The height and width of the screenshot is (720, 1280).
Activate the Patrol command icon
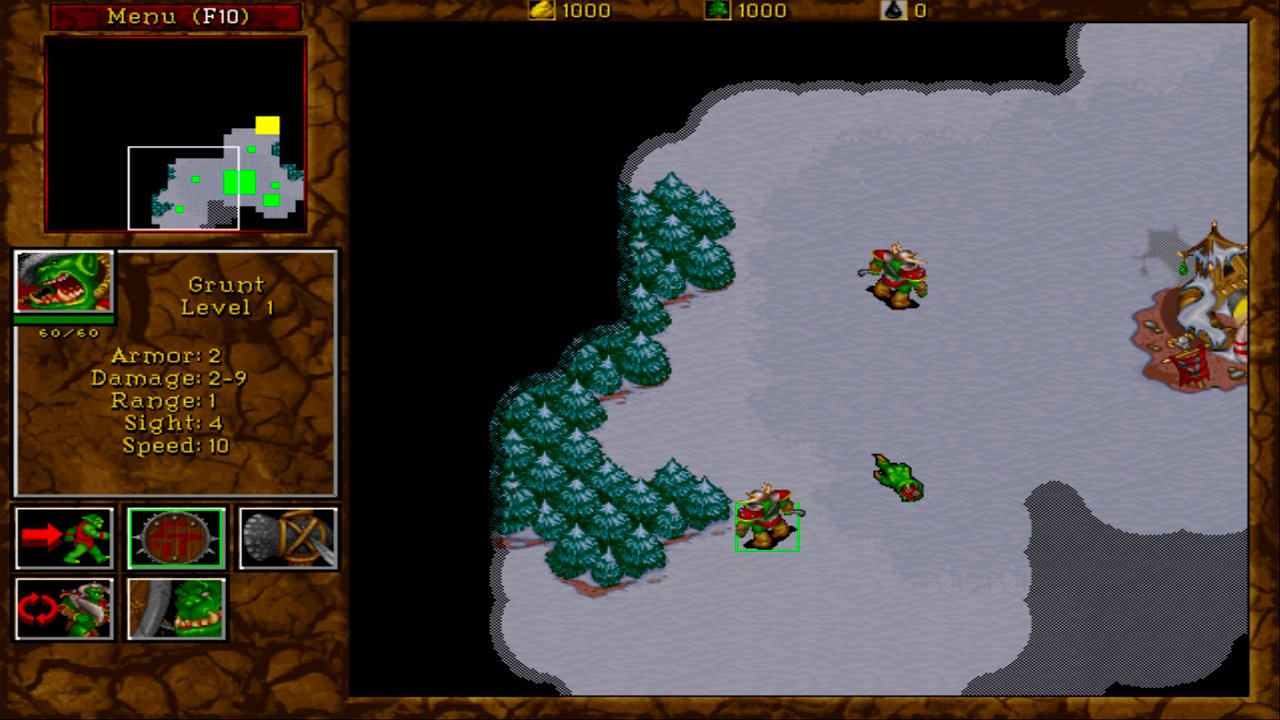[x=63, y=608]
